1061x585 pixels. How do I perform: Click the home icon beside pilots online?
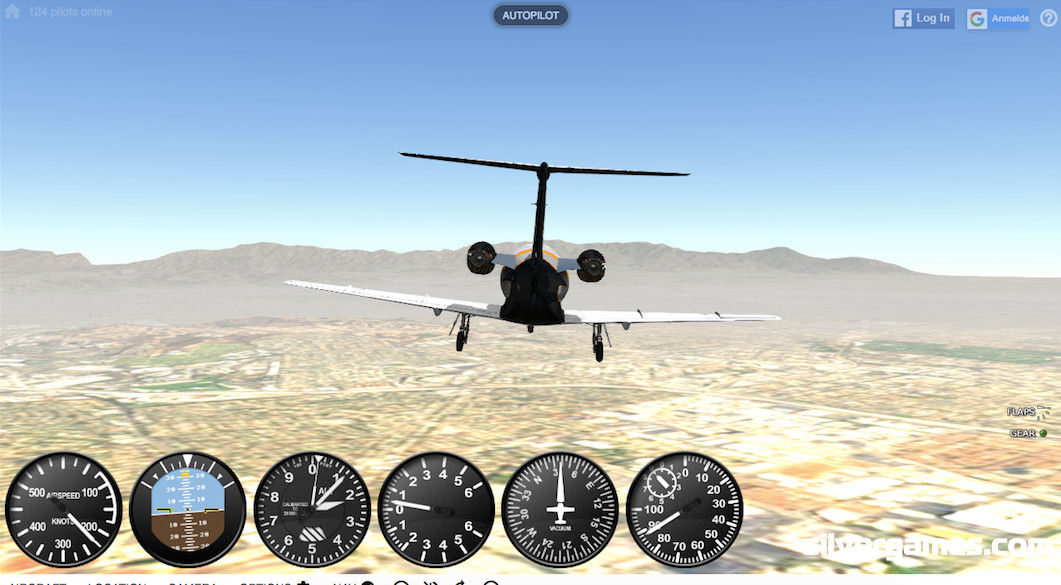12,12
